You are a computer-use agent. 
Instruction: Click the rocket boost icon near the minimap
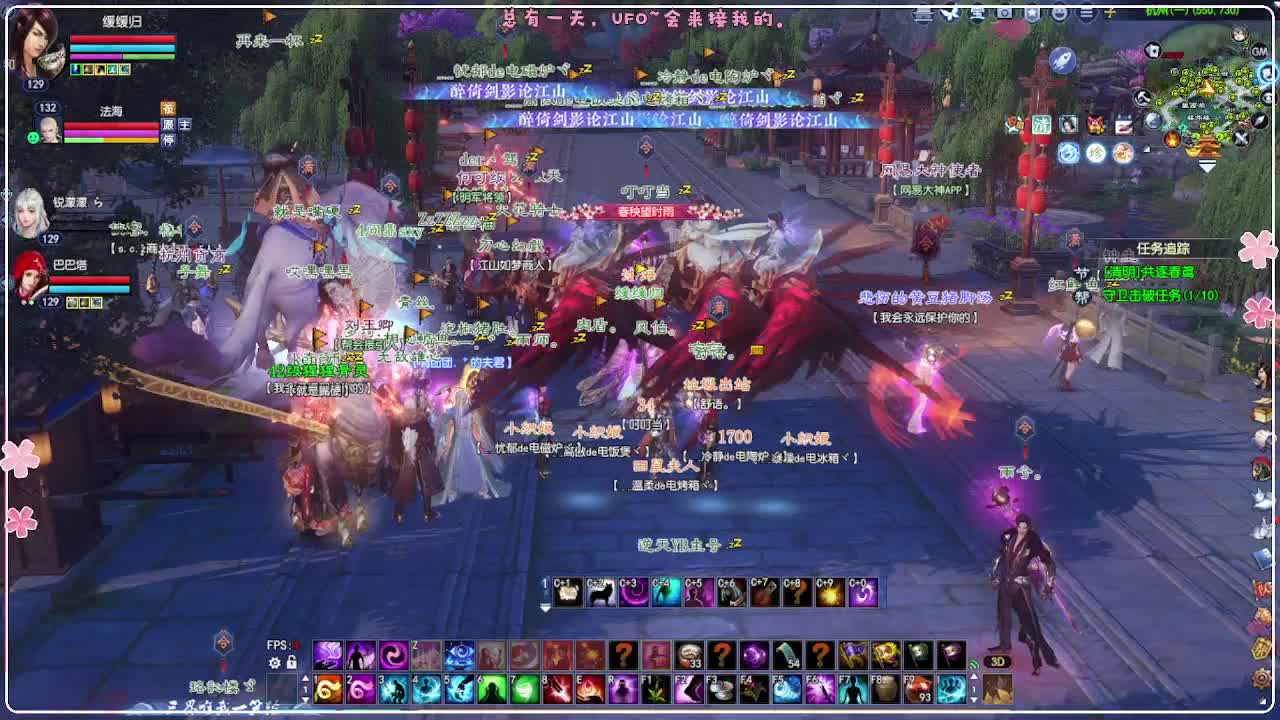tap(1061, 60)
